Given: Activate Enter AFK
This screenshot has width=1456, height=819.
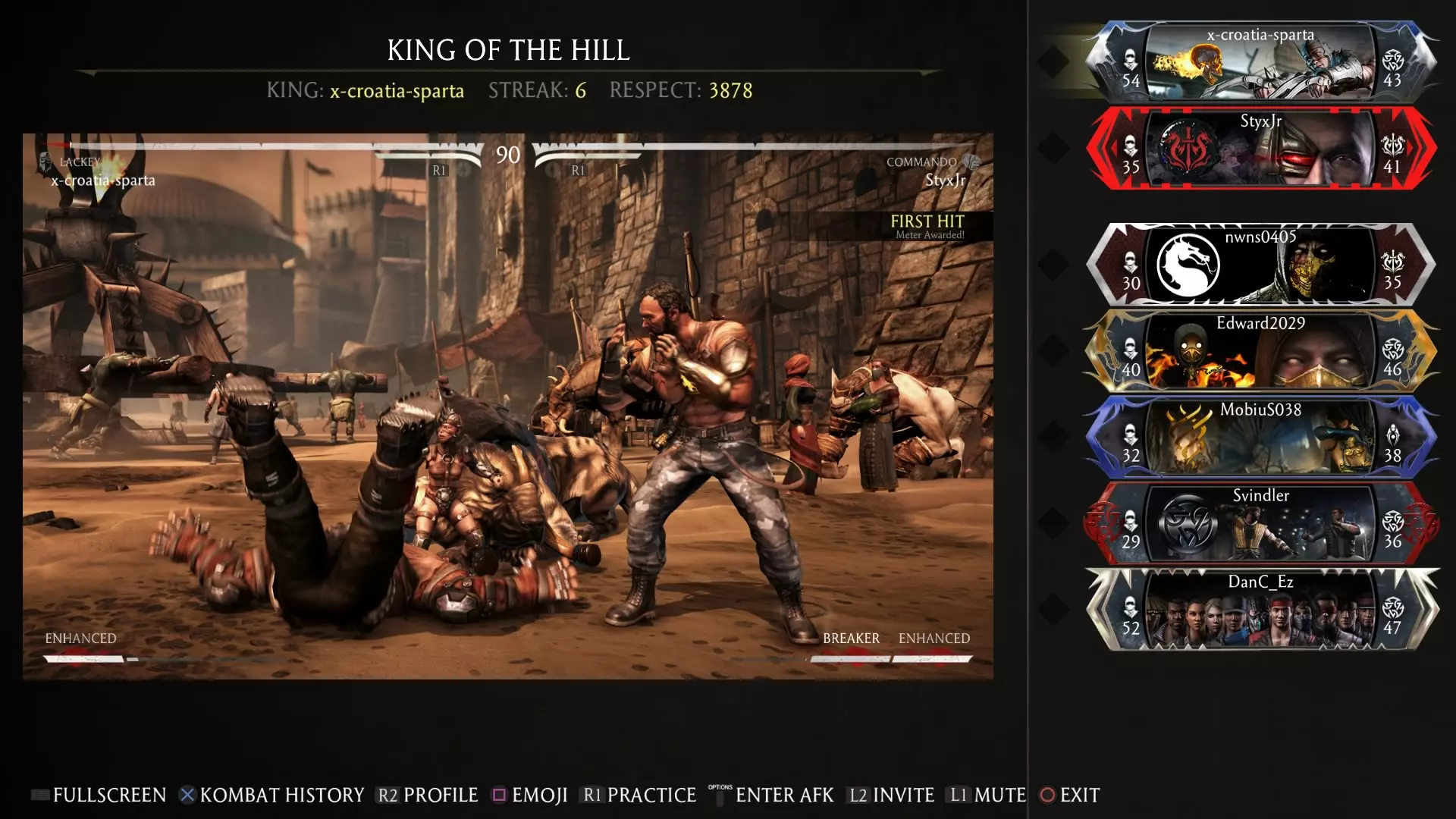Looking at the screenshot, I should coord(775,795).
